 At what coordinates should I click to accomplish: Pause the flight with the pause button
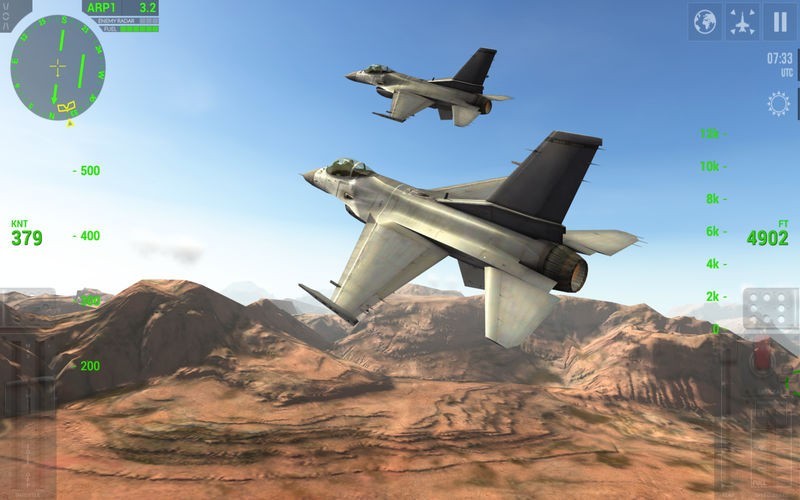pyautogui.click(x=778, y=21)
